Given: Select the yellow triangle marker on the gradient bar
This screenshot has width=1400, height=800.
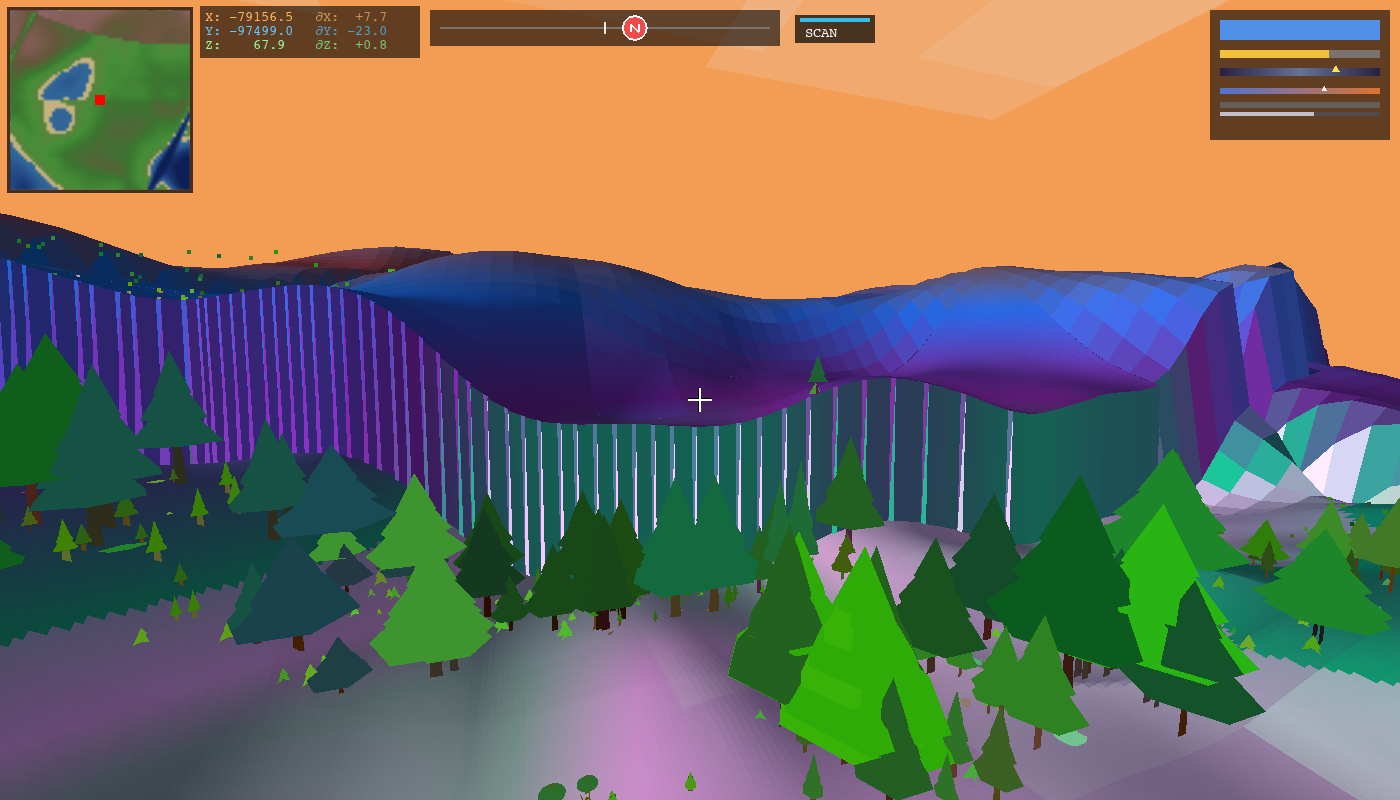Looking at the screenshot, I should click(x=1338, y=69).
